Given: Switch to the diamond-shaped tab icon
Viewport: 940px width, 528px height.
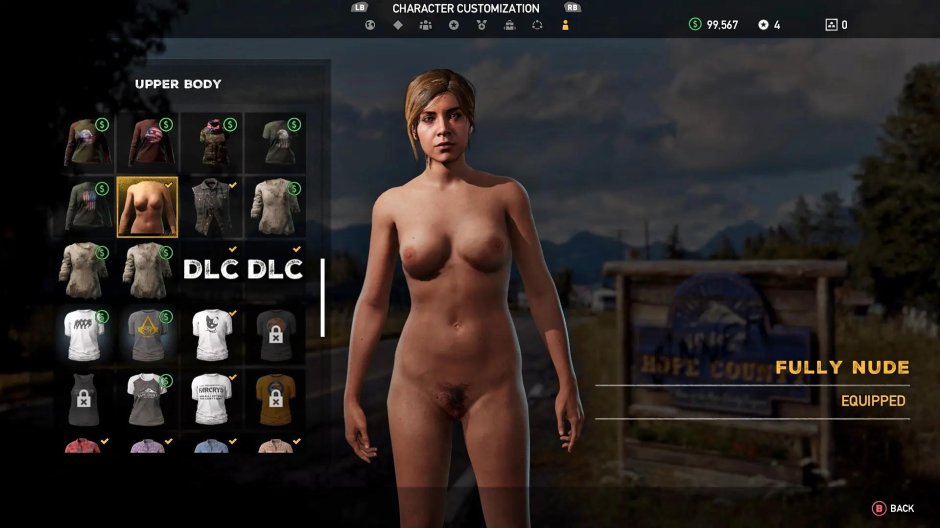Looking at the screenshot, I should pyautogui.click(x=397, y=25).
